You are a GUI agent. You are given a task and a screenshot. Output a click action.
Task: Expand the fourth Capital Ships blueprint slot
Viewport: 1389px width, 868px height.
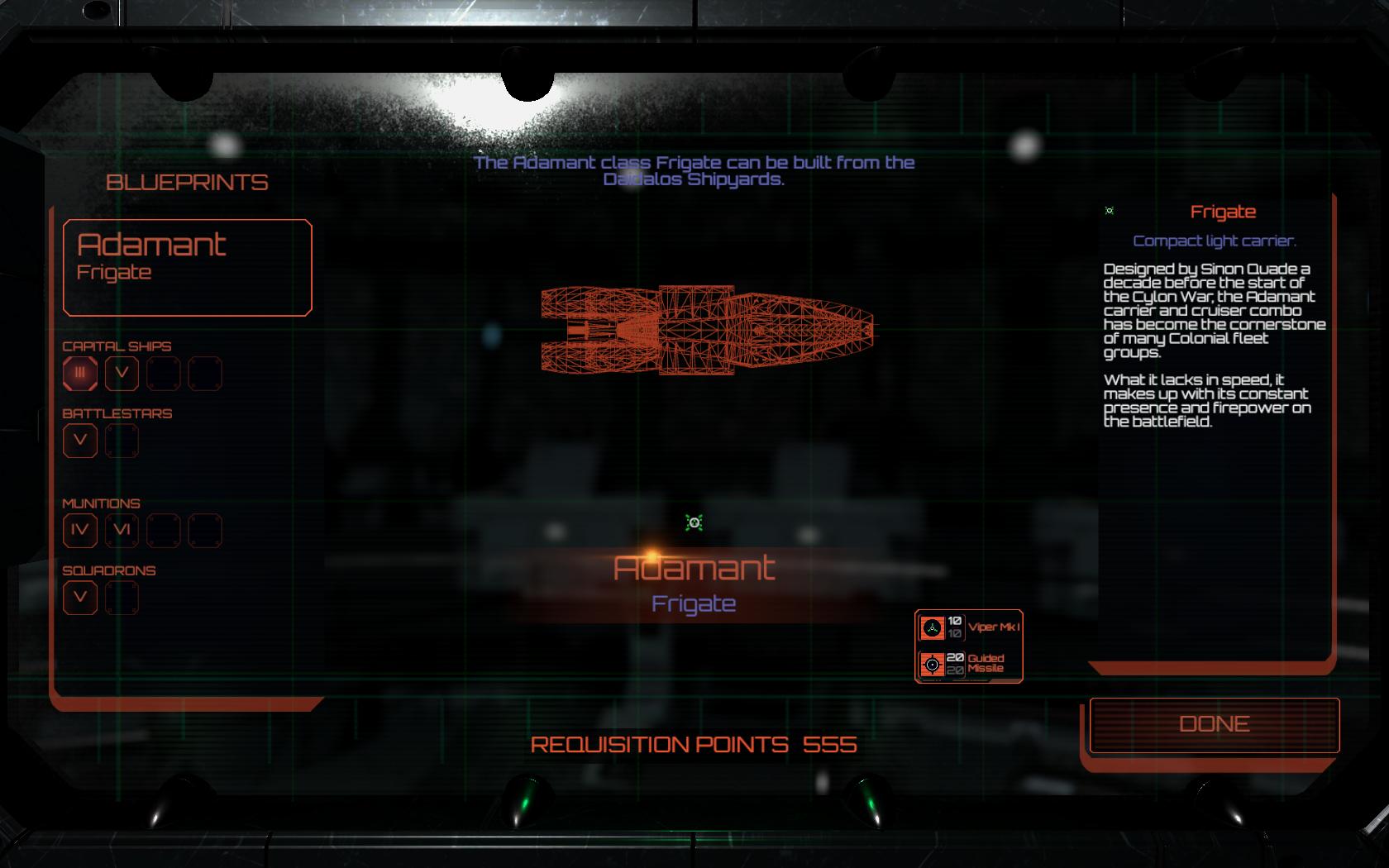coord(205,374)
